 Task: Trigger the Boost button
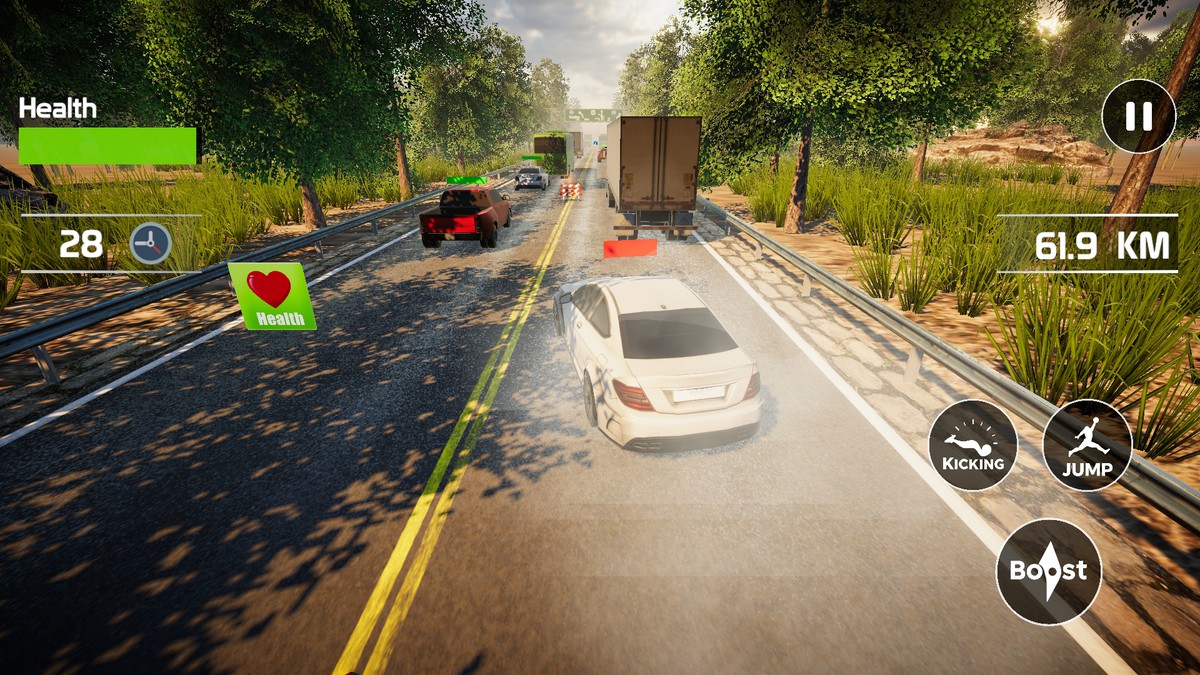pos(1048,572)
